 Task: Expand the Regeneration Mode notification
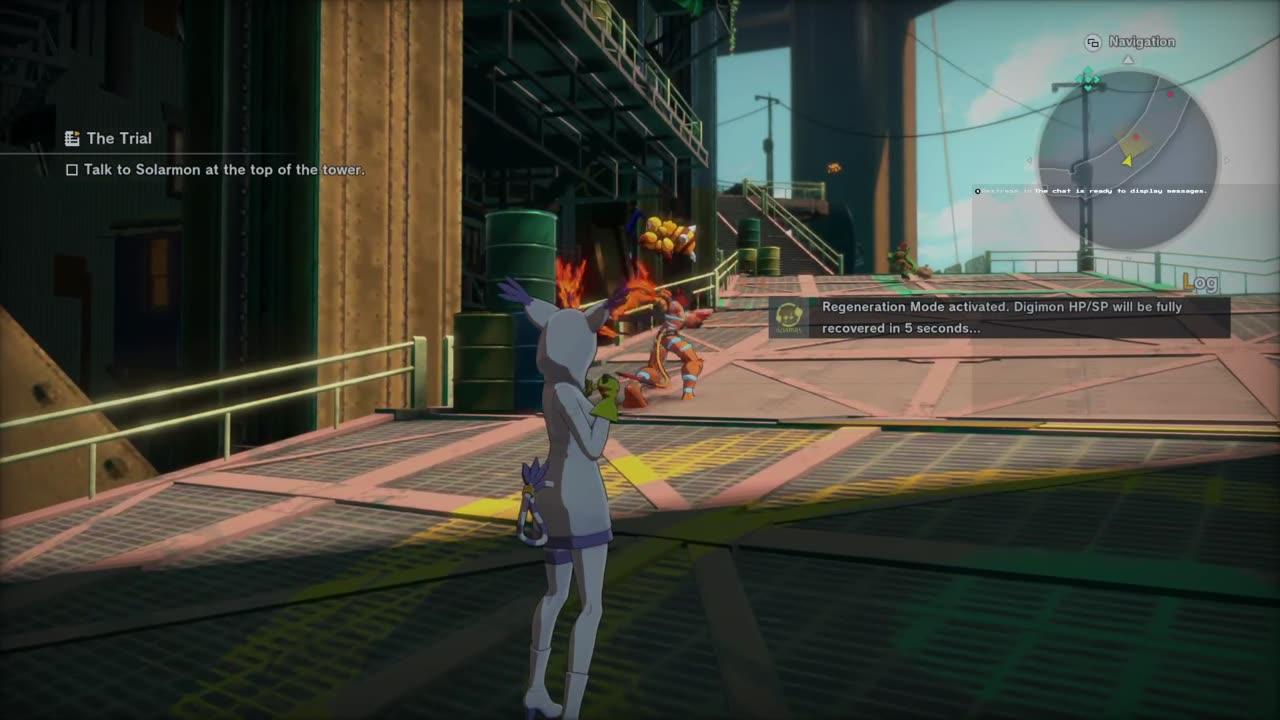[1000, 317]
